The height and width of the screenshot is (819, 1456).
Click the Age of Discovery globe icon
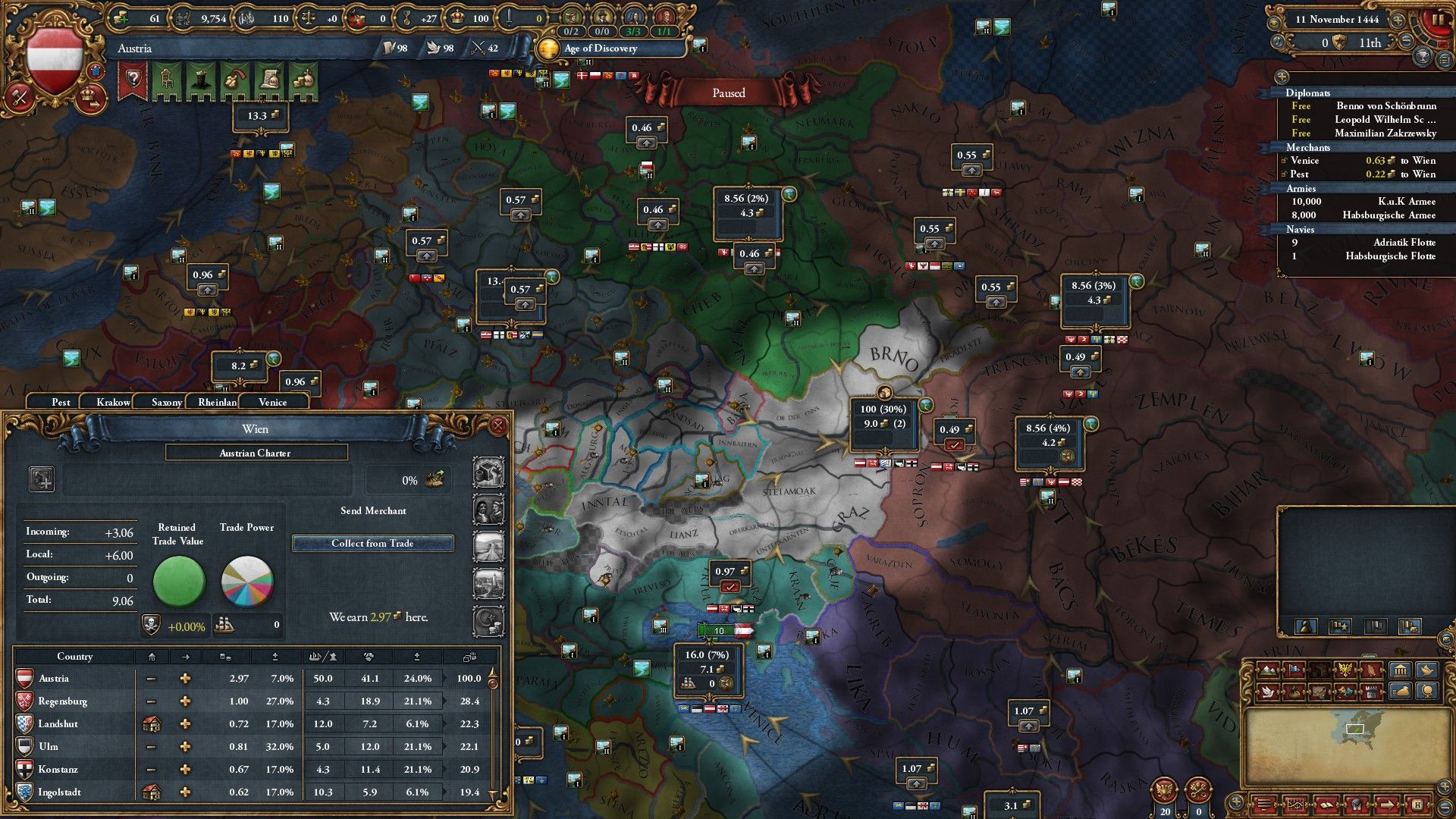click(548, 49)
